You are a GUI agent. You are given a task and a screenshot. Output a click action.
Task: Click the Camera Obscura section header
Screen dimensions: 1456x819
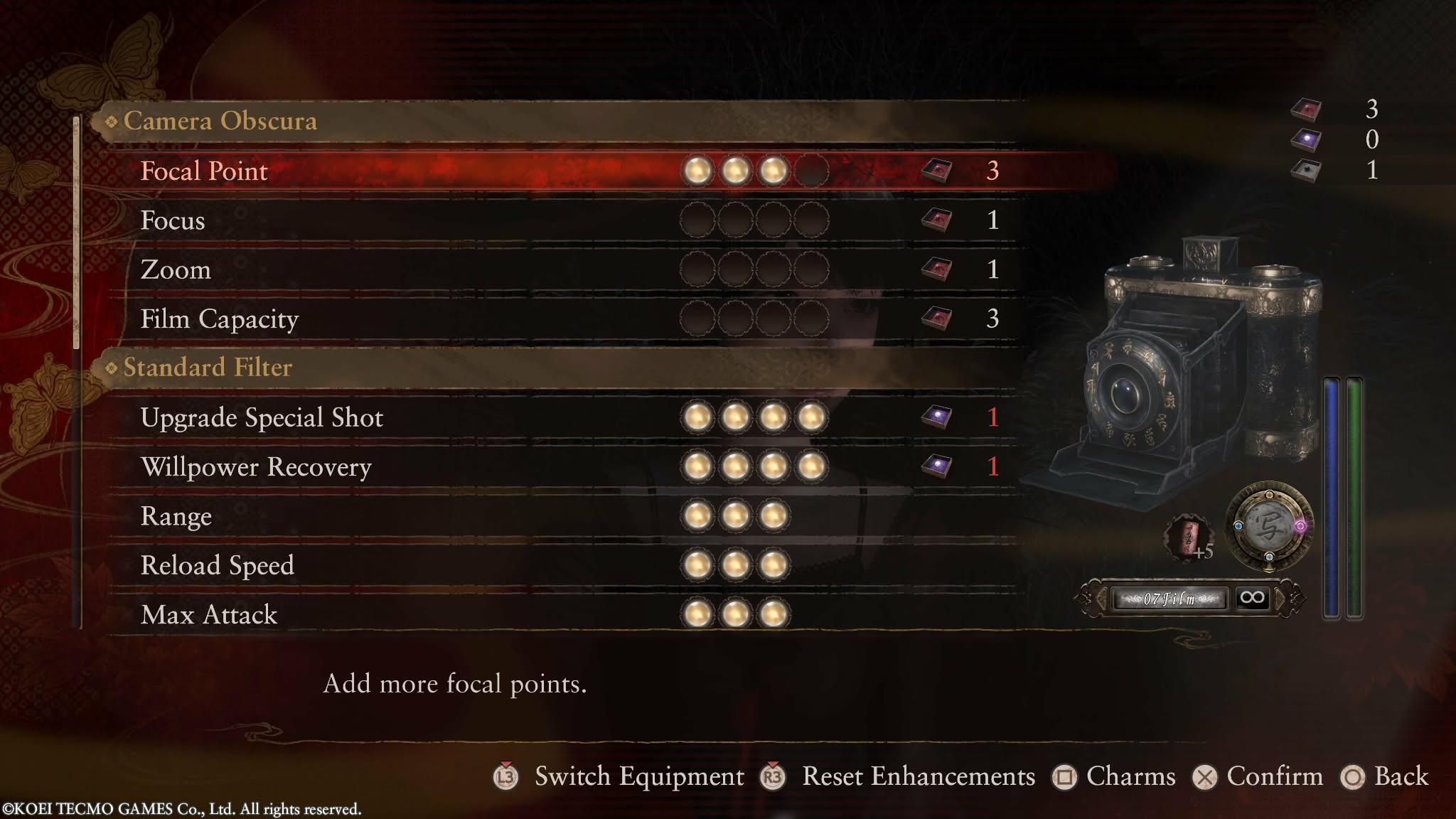point(220,121)
